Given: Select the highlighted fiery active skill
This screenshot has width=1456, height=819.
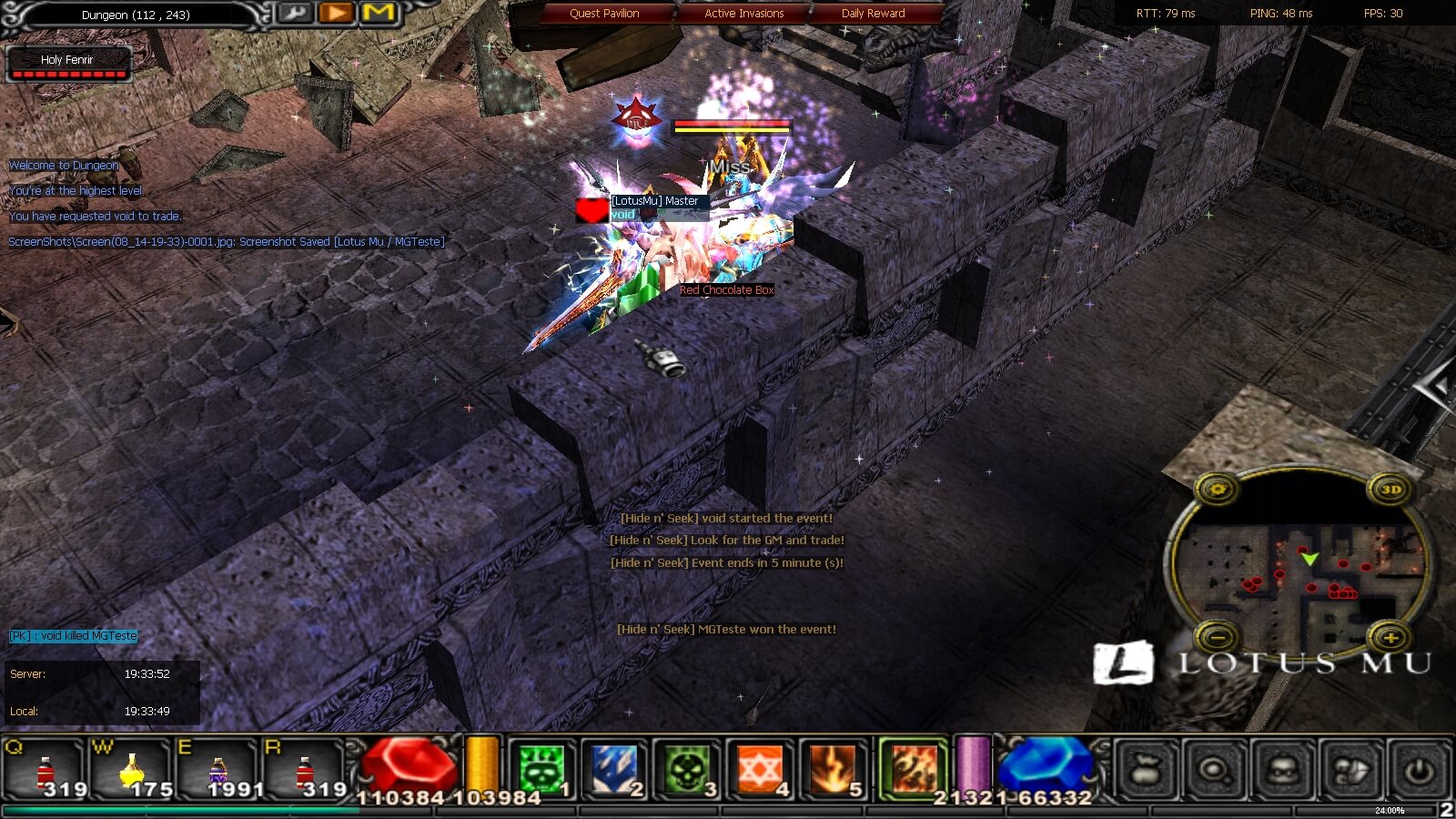Looking at the screenshot, I should pos(913,769).
